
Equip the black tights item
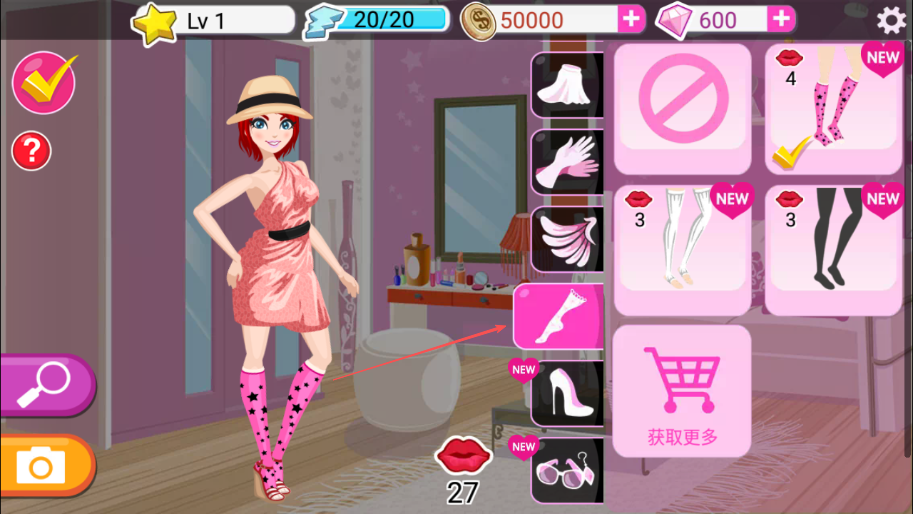click(x=833, y=250)
